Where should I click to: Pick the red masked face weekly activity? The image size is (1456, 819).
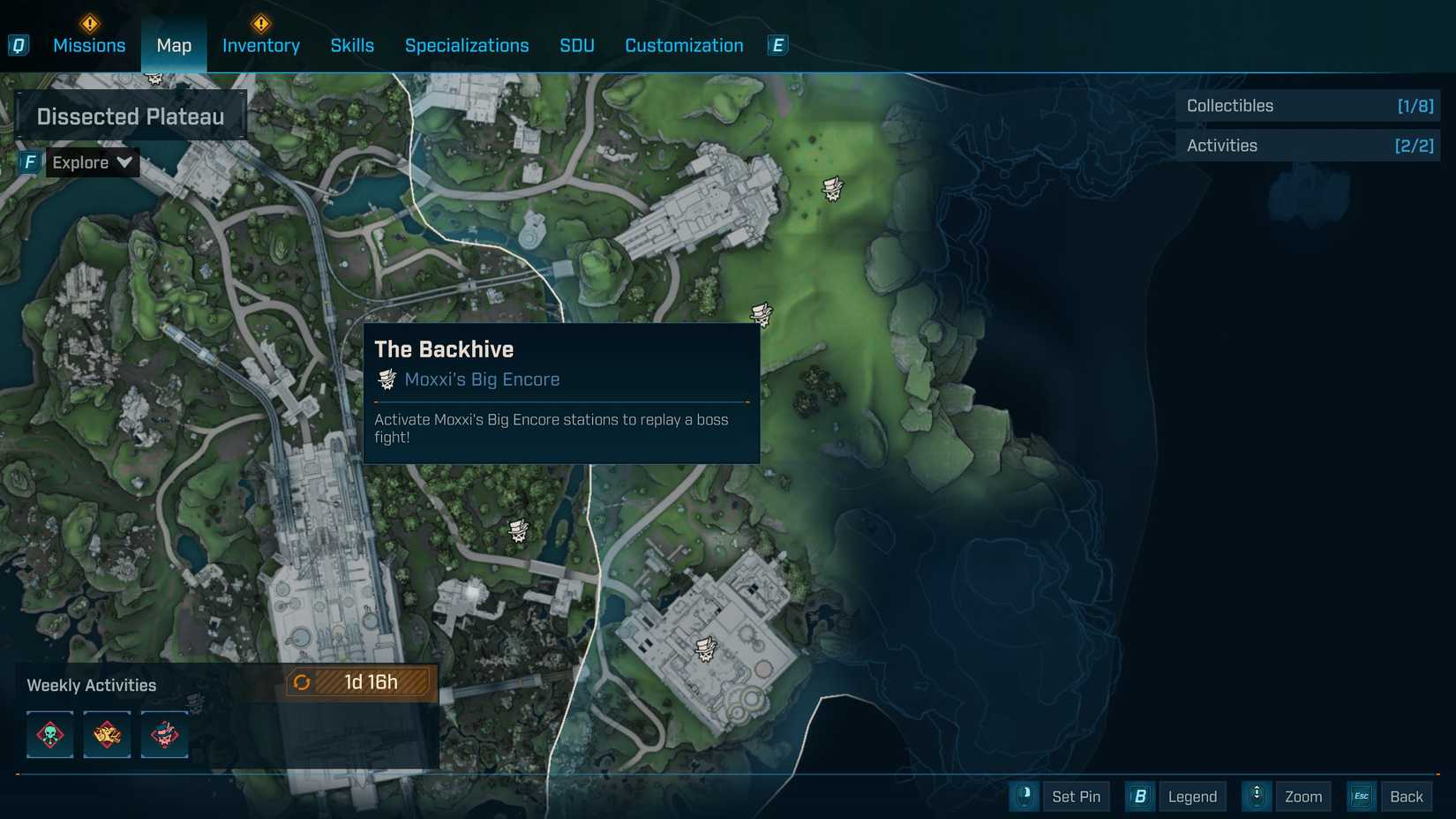tap(164, 734)
